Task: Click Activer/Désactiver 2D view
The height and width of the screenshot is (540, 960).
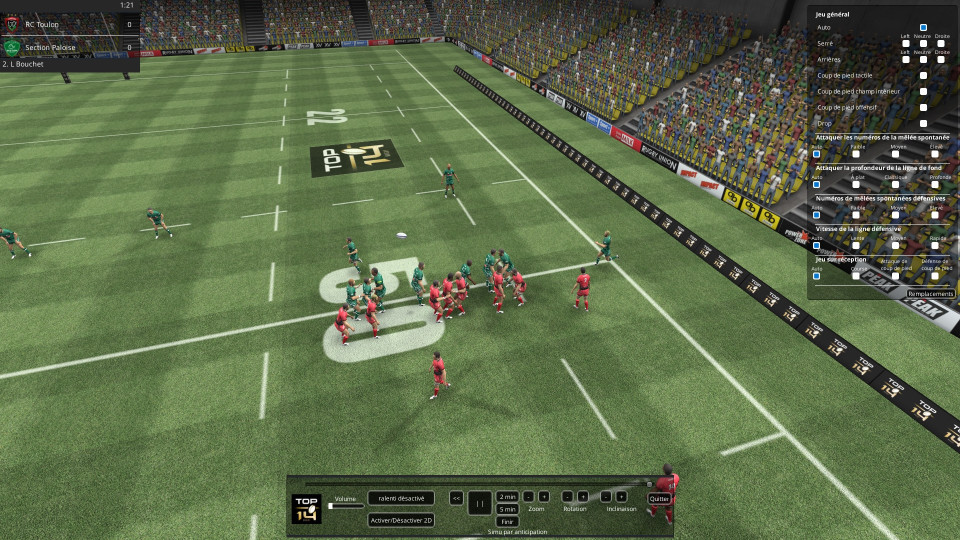Action: [401, 520]
